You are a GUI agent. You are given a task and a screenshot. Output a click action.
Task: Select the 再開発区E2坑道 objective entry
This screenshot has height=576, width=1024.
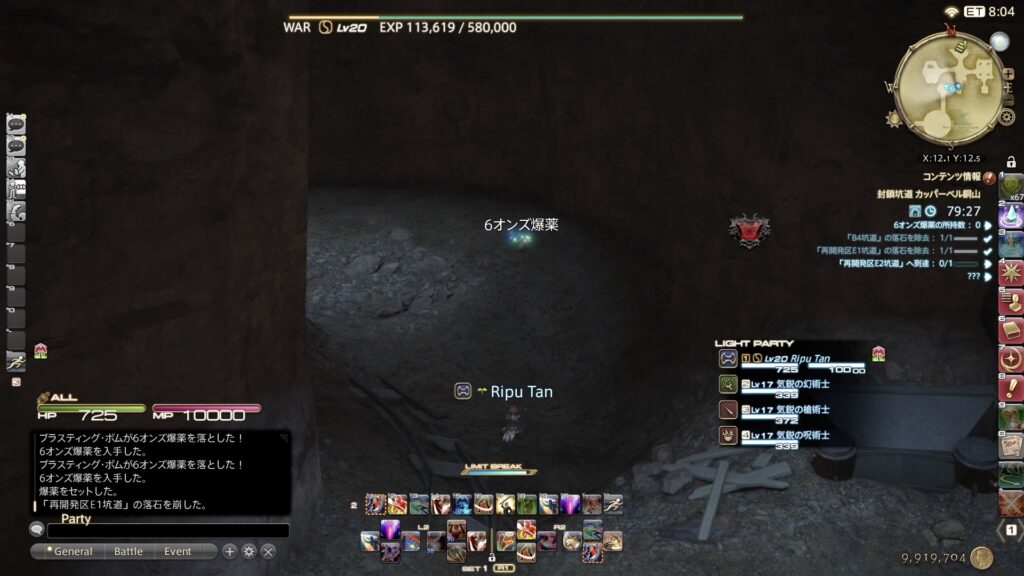click(895, 264)
